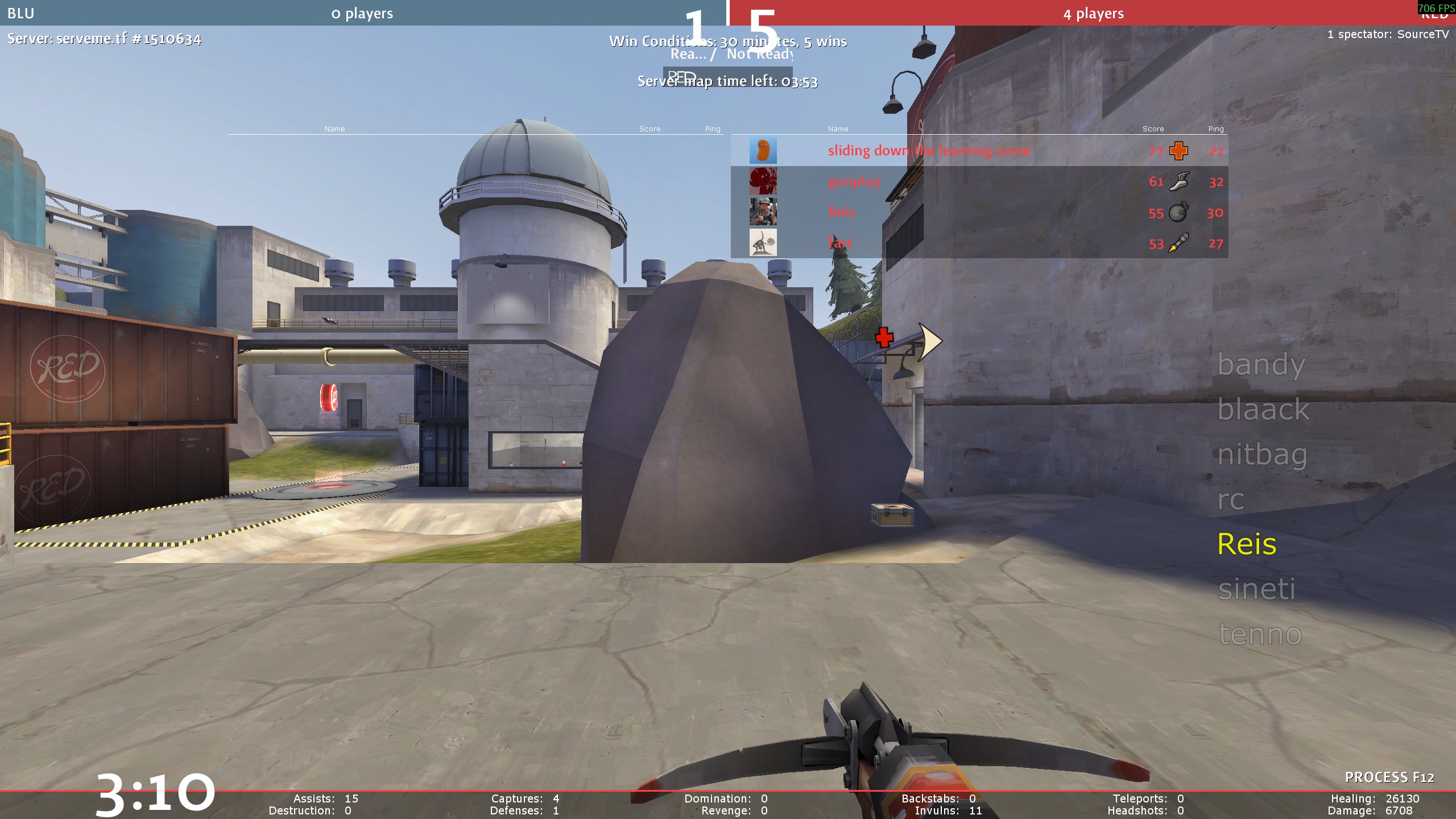Click the sketch creature avatar beside fart
Screen dimensions: 1456x819
763,243
